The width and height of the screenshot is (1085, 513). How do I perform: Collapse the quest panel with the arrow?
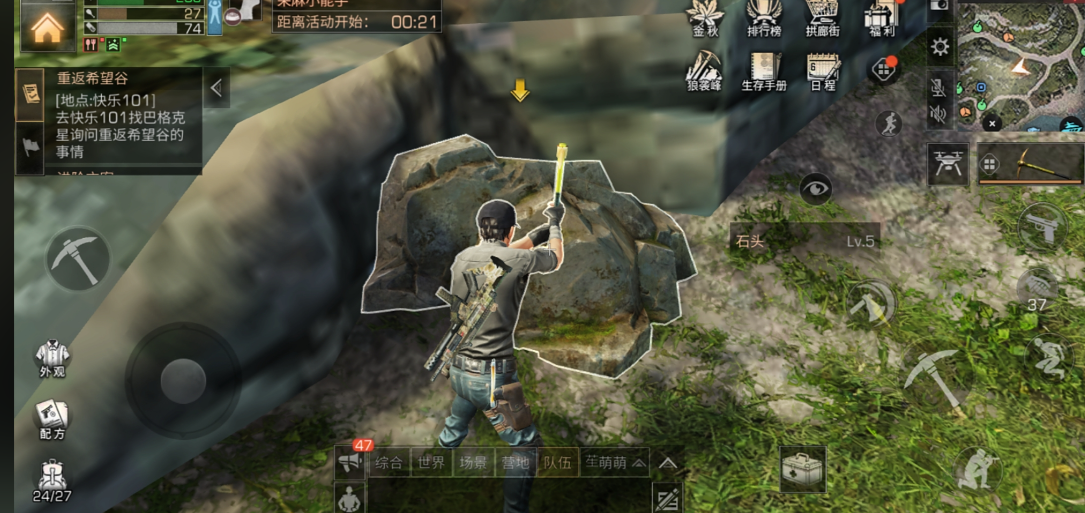pos(217,88)
